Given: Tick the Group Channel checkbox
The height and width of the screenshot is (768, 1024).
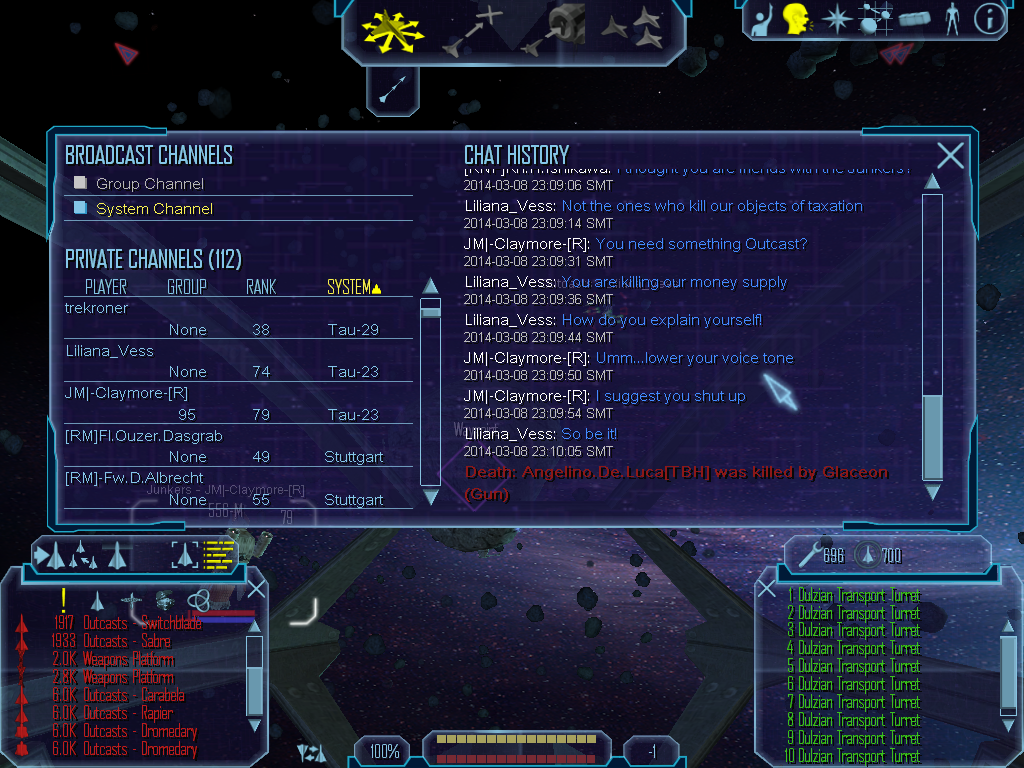Looking at the screenshot, I should [x=81, y=183].
